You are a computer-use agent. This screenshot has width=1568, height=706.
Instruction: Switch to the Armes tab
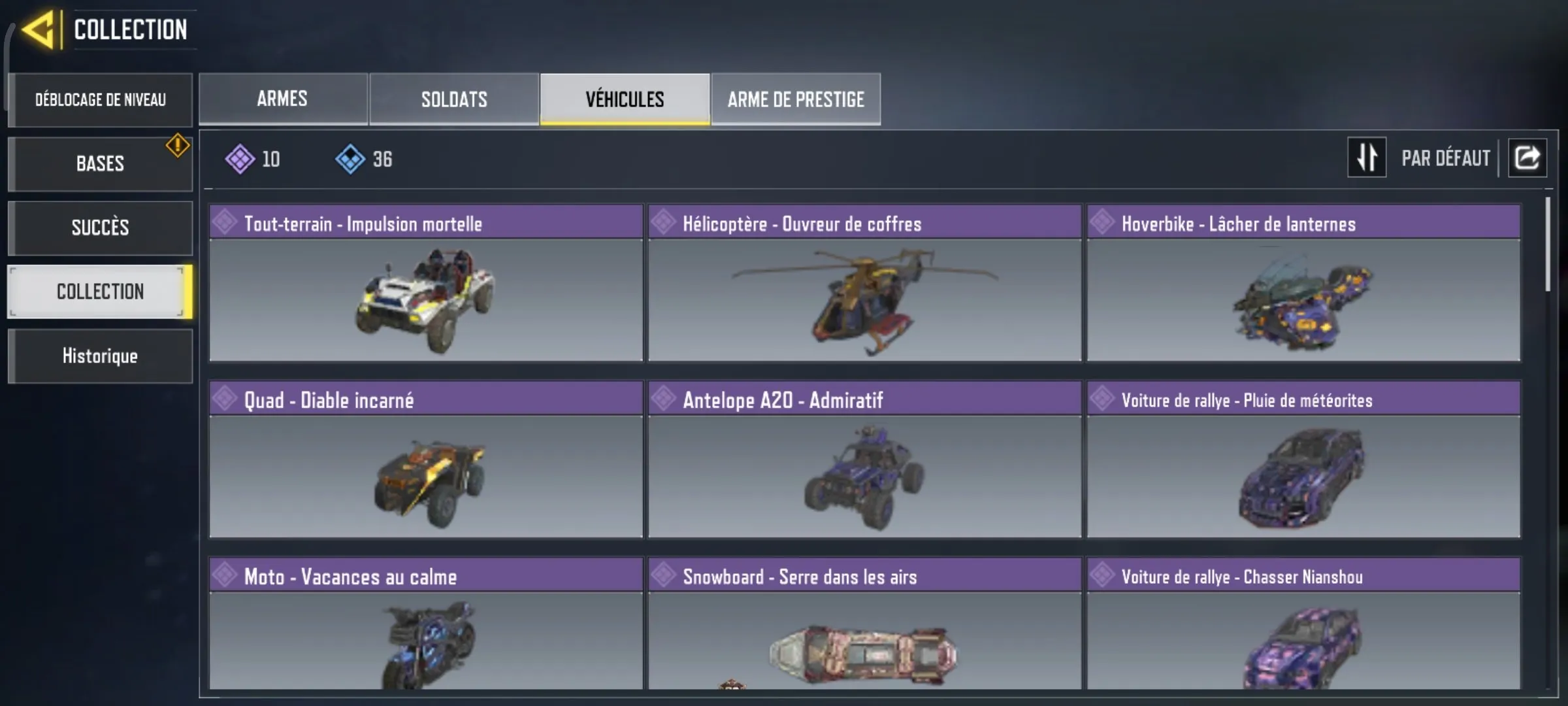point(283,99)
